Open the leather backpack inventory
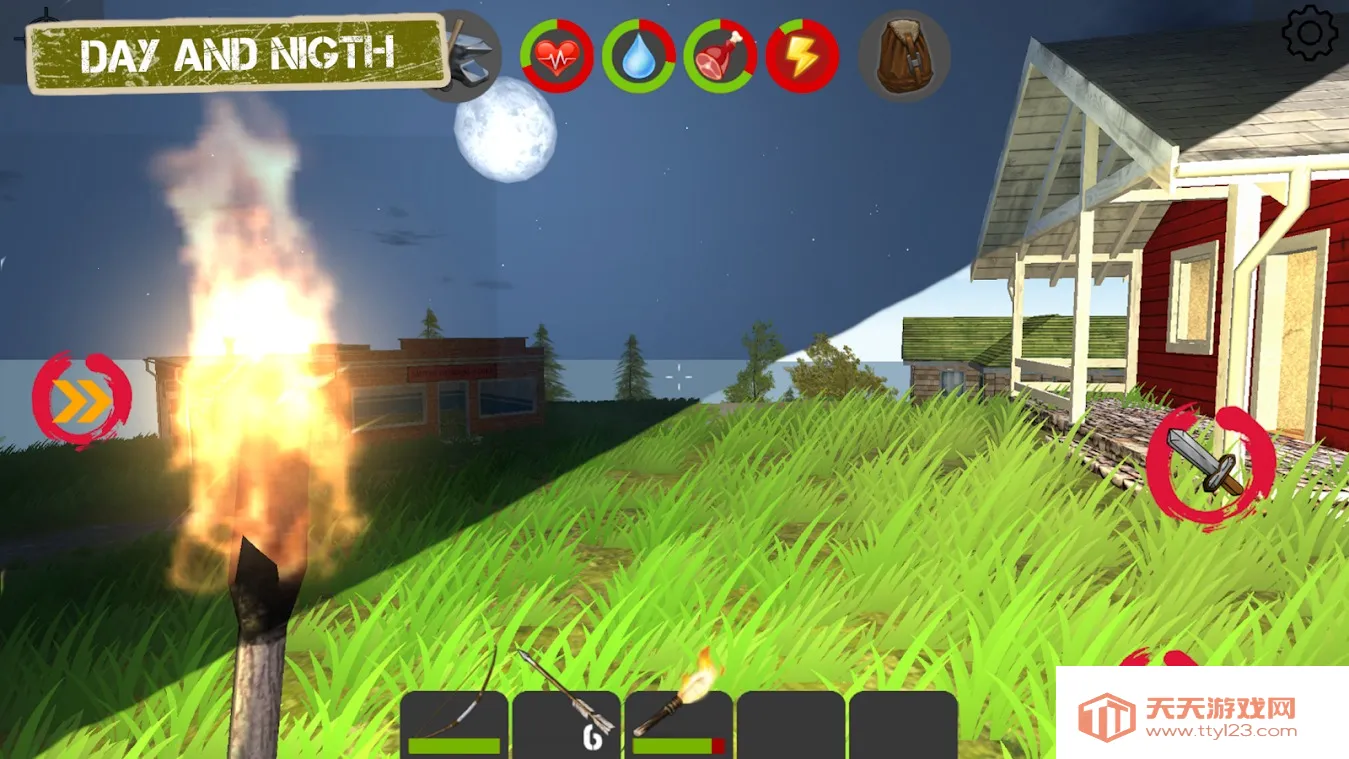Screen dimensions: 1349x759 click(x=904, y=56)
